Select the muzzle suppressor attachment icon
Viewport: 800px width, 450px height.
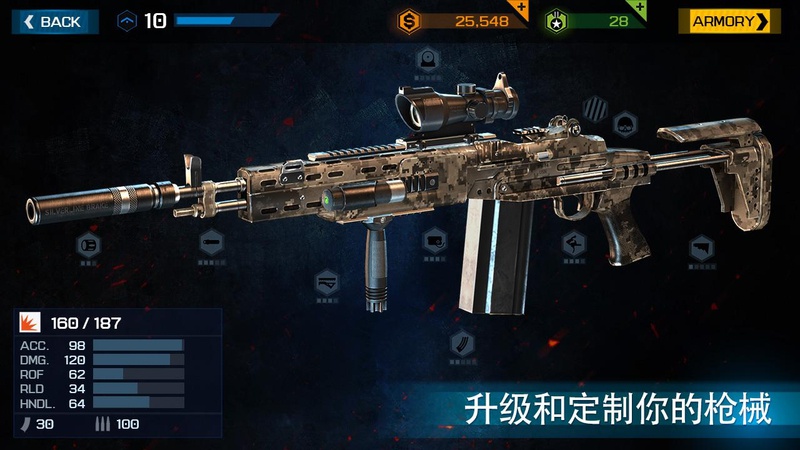tap(88, 245)
